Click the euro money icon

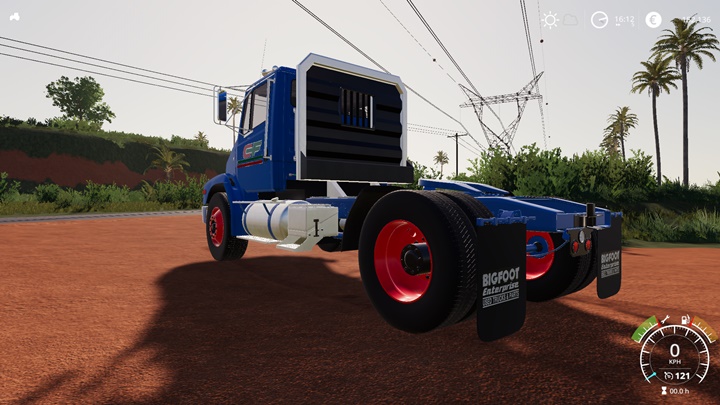click(x=653, y=19)
